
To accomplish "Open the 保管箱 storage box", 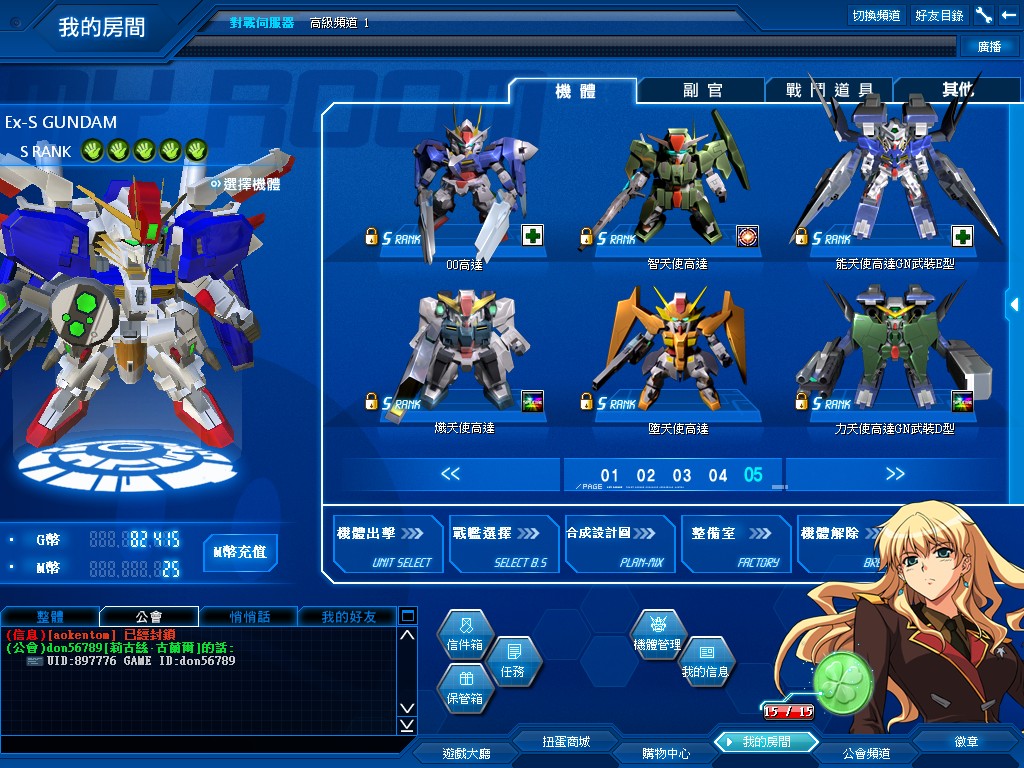I will (x=465, y=689).
